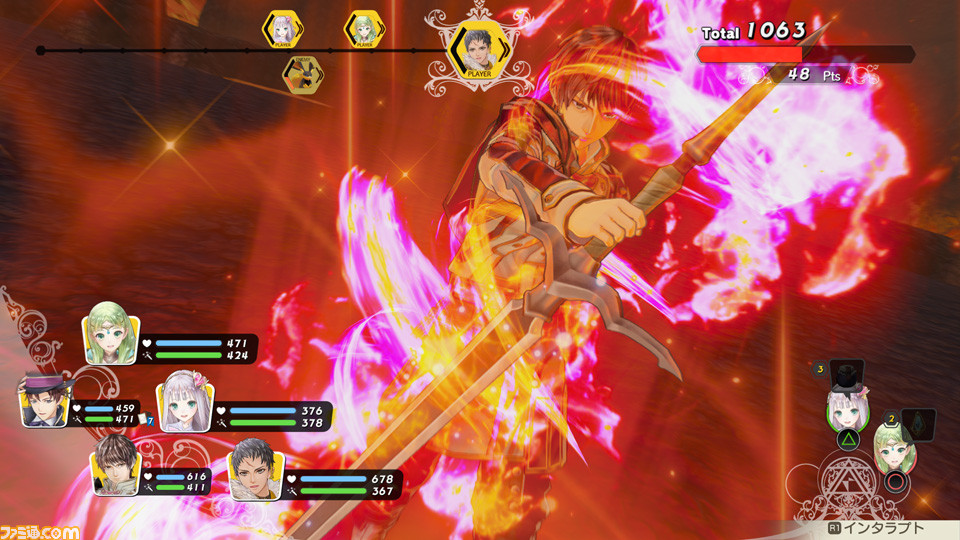Select the party portrait of the man in the hat
This screenshot has height=540, width=960.
(42, 400)
